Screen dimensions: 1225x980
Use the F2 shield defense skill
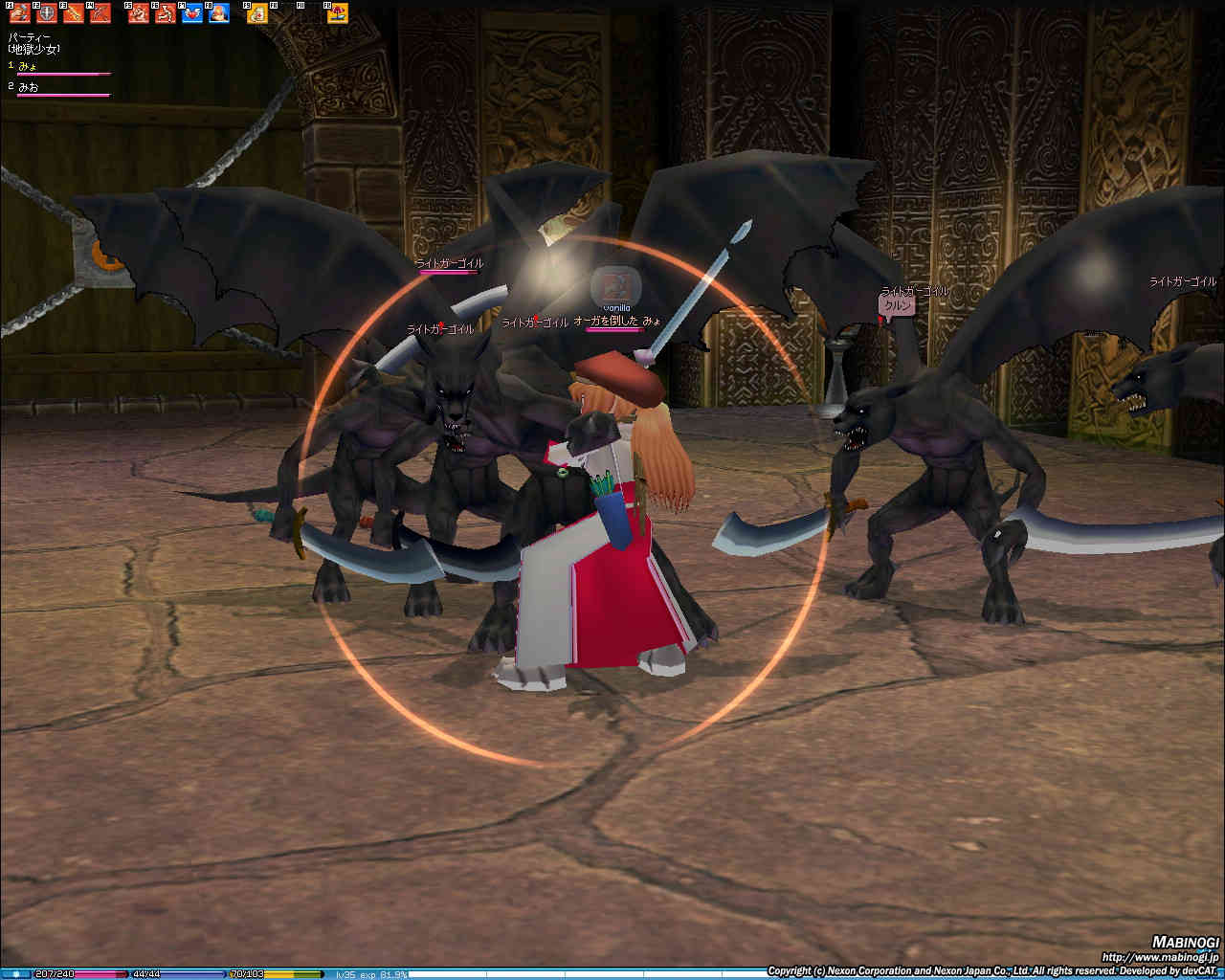click(46, 13)
